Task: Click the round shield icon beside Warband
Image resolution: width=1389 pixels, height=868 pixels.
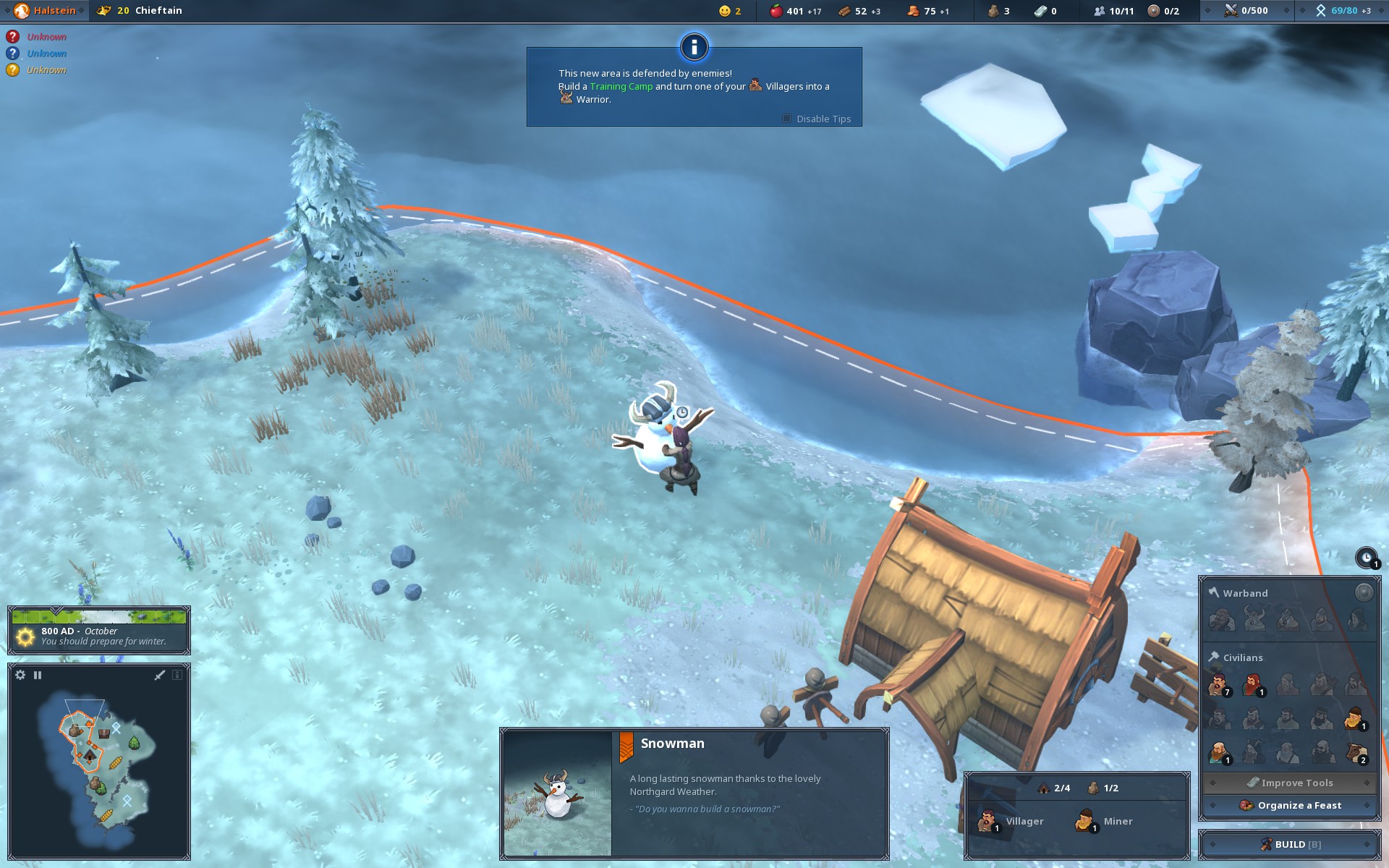Action: (x=1363, y=593)
